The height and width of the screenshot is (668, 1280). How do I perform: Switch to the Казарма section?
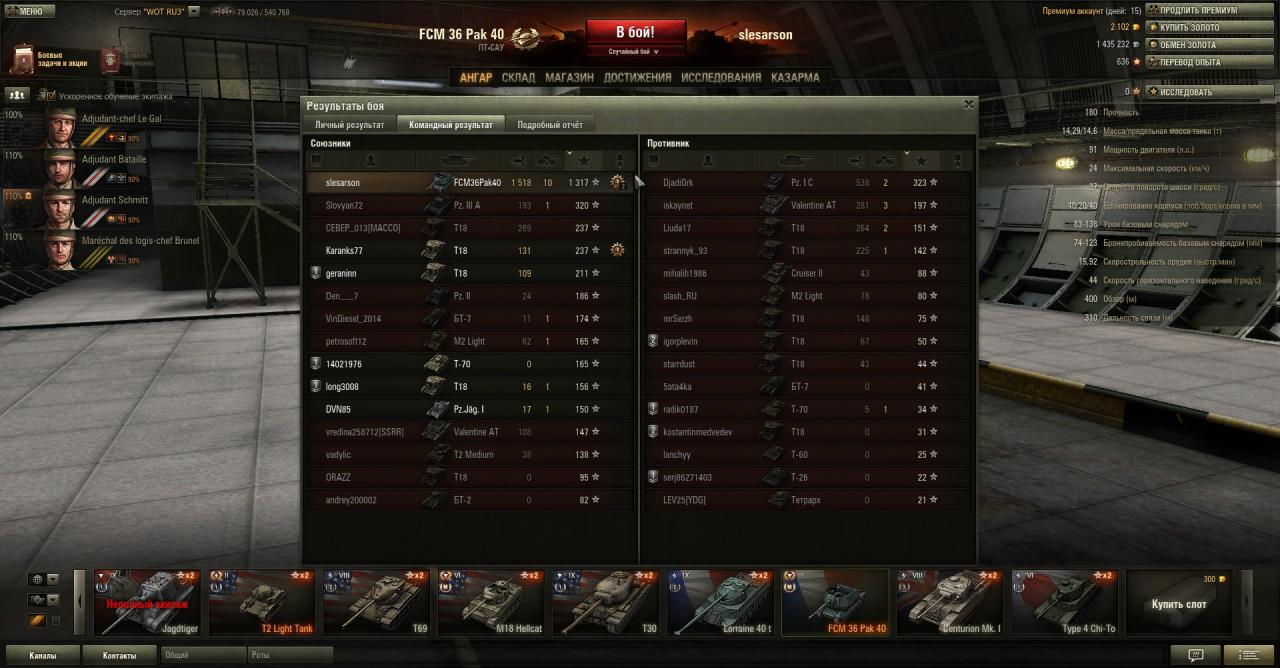pos(795,77)
